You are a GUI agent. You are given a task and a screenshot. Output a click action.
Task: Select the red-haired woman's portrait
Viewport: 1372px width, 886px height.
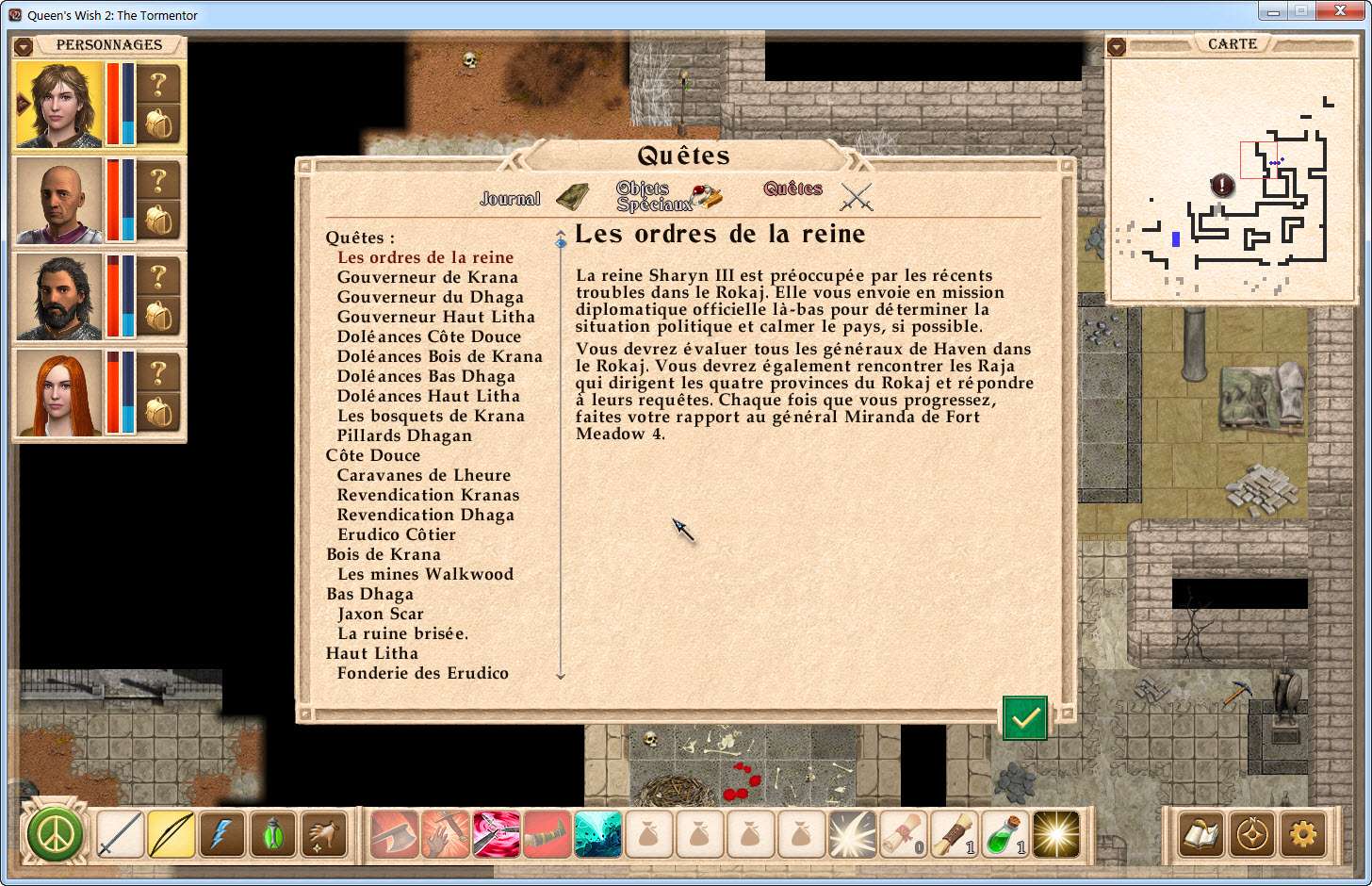tap(58, 393)
